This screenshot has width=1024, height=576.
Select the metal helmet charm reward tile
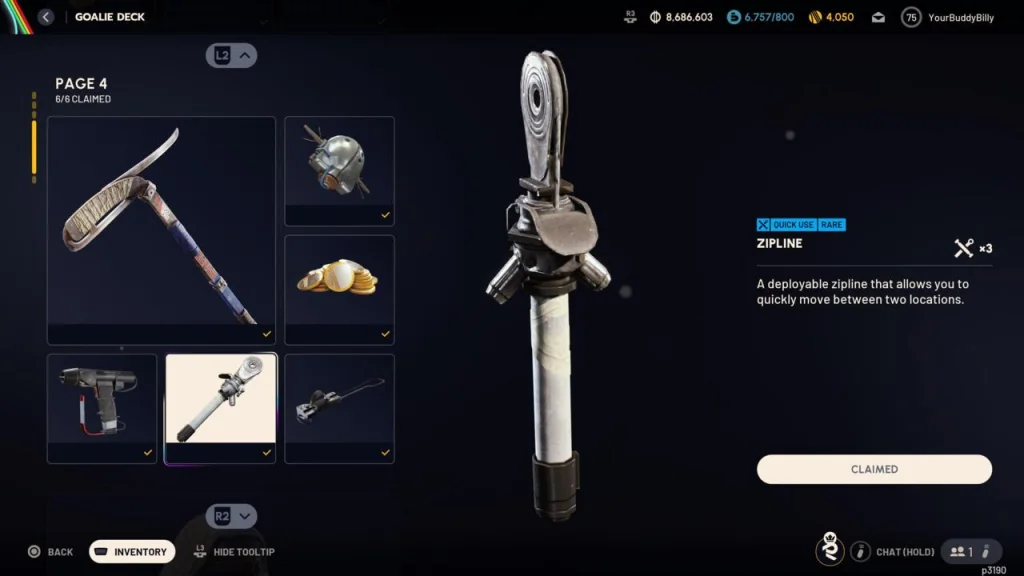(x=339, y=170)
